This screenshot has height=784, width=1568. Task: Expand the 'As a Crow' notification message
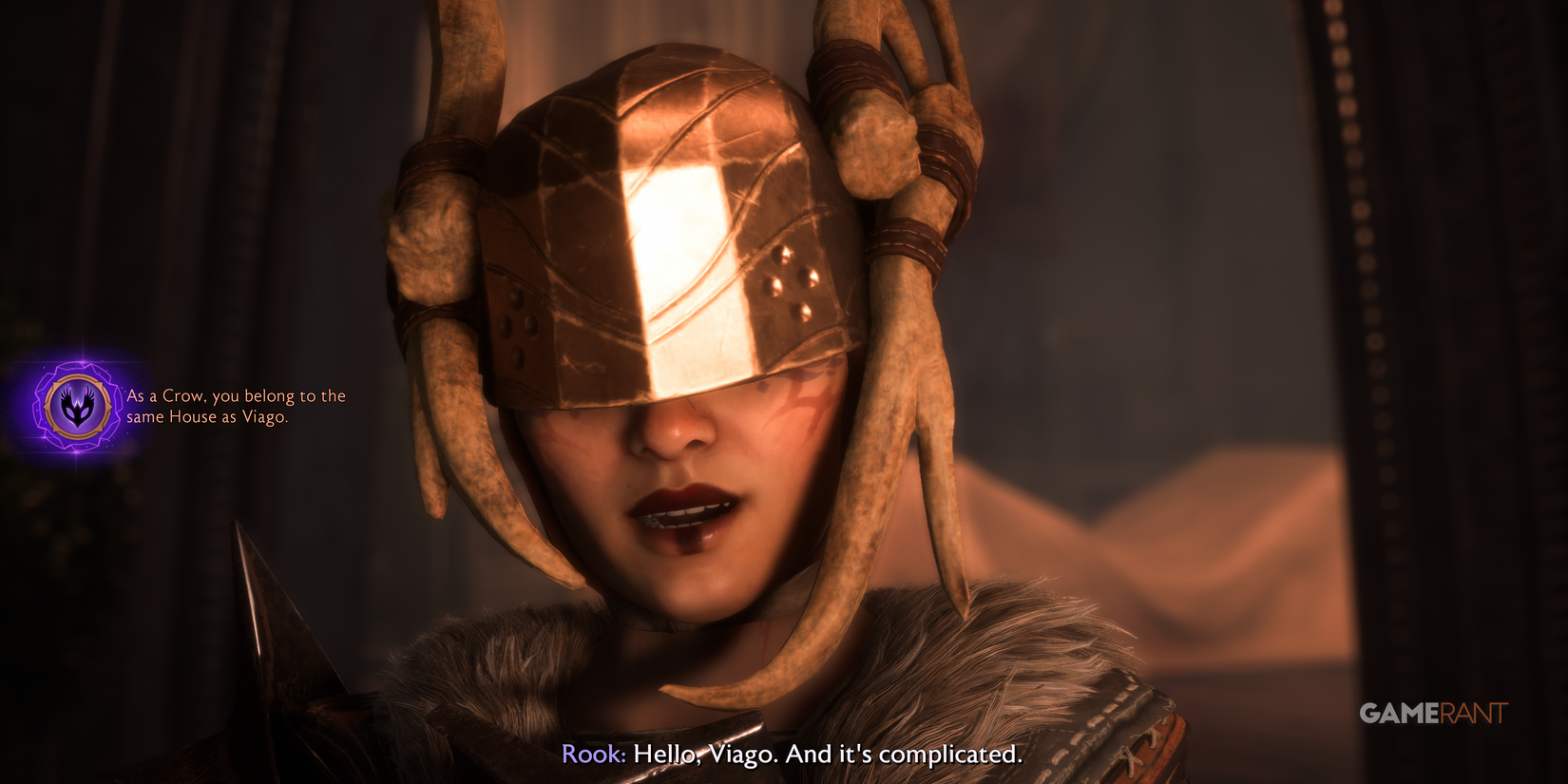click(x=236, y=407)
